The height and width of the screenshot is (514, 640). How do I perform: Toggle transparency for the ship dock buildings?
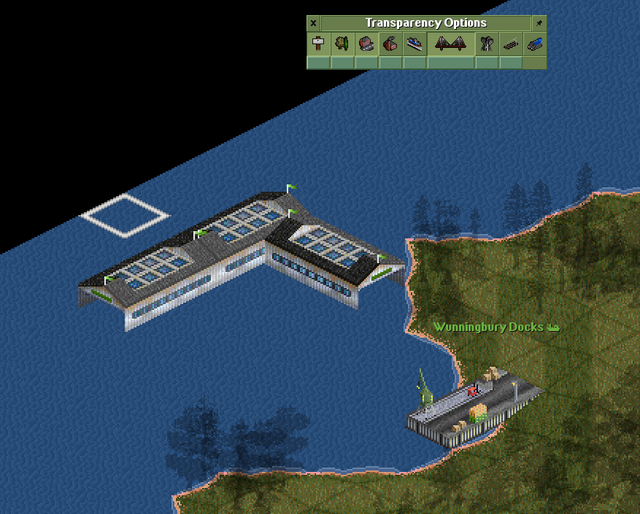pyautogui.click(x=414, y=43)
